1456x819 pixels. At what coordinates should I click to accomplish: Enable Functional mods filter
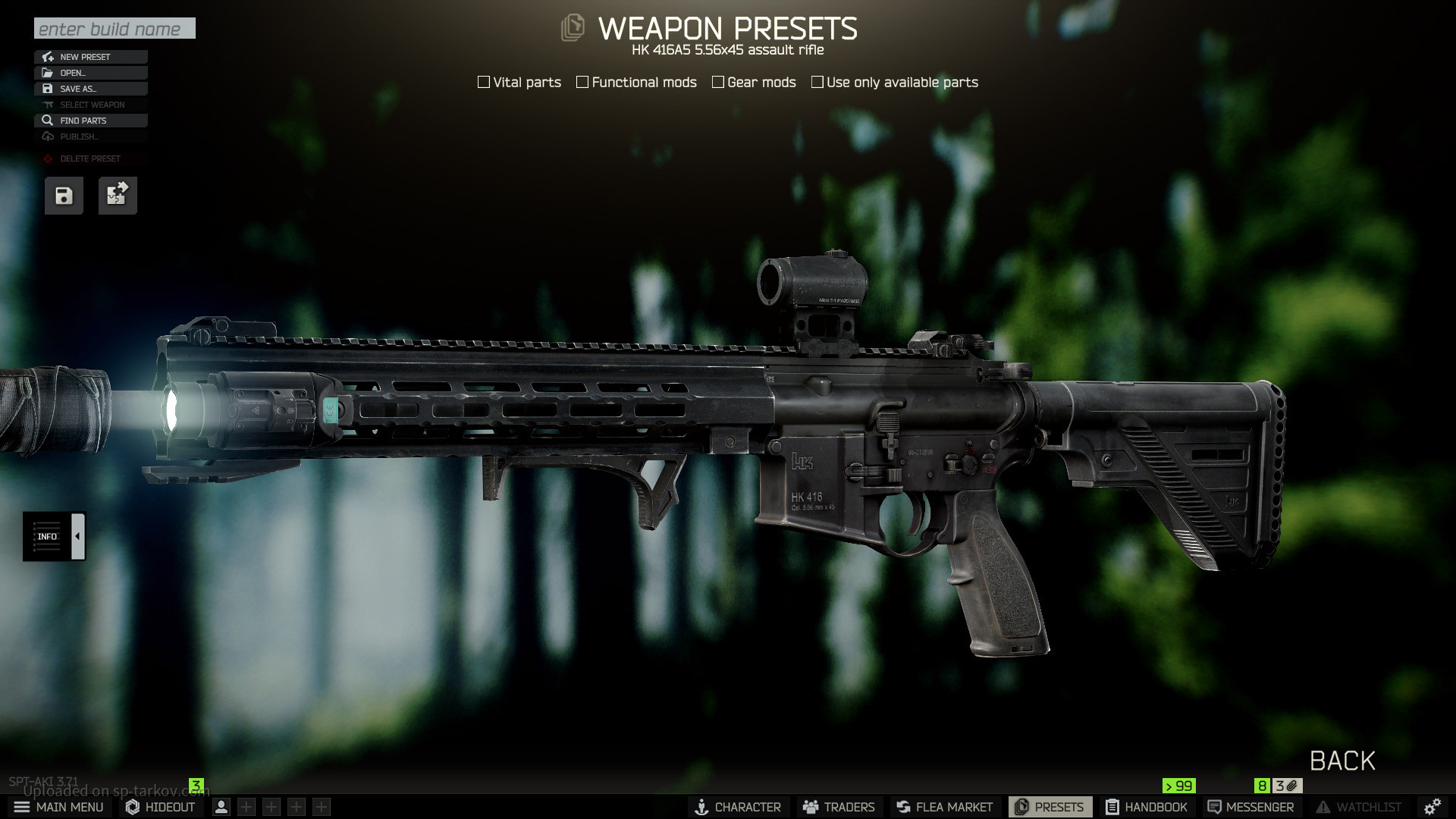click(x=582, y=82)
